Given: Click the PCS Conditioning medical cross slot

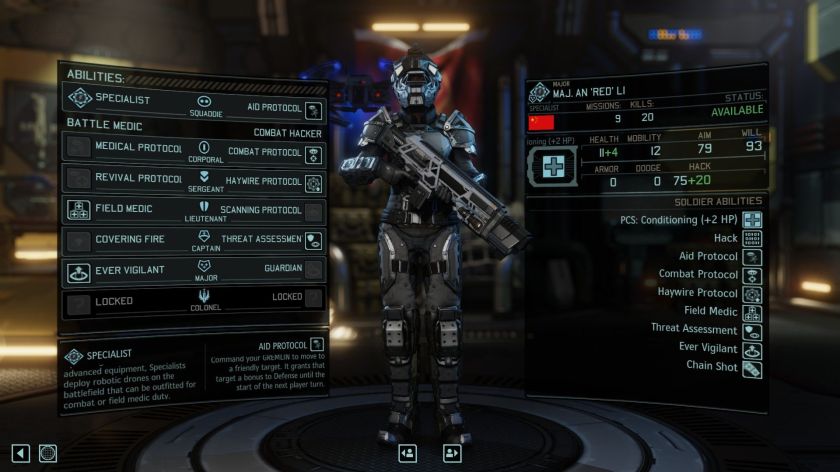Looking at the screenshot, I should (554, 167).
